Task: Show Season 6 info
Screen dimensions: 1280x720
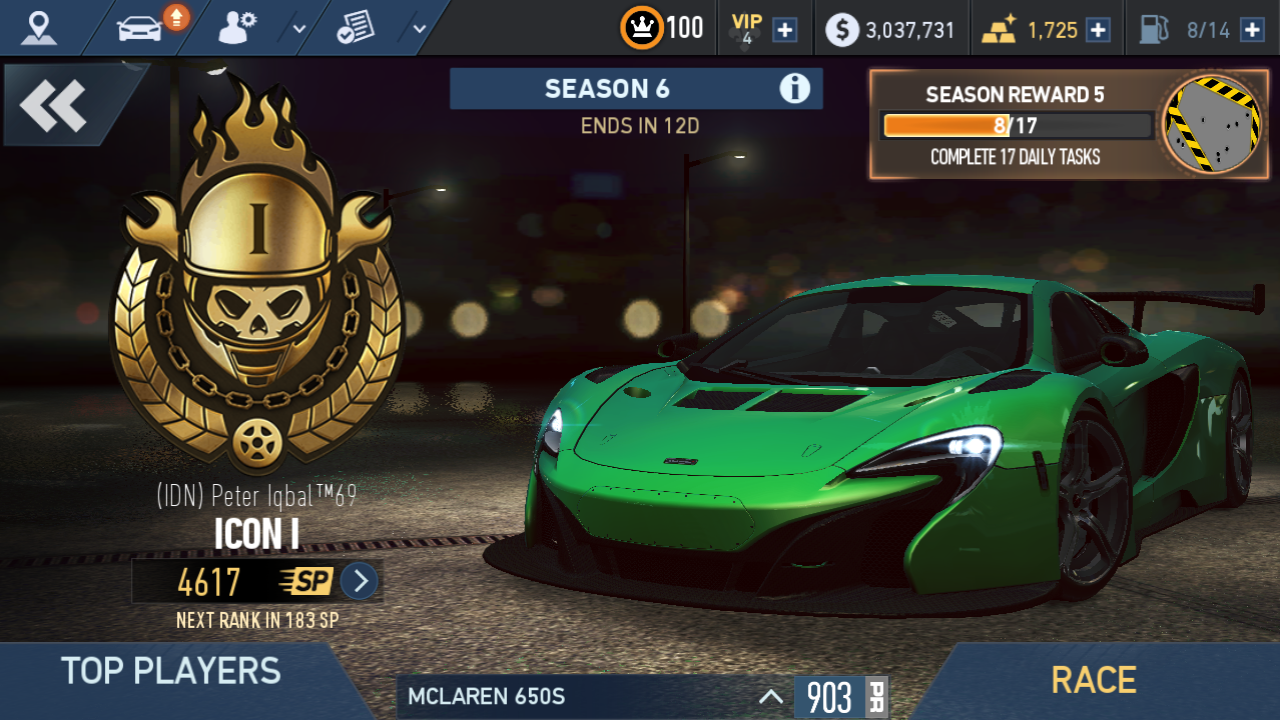Action: pos(795,89)
